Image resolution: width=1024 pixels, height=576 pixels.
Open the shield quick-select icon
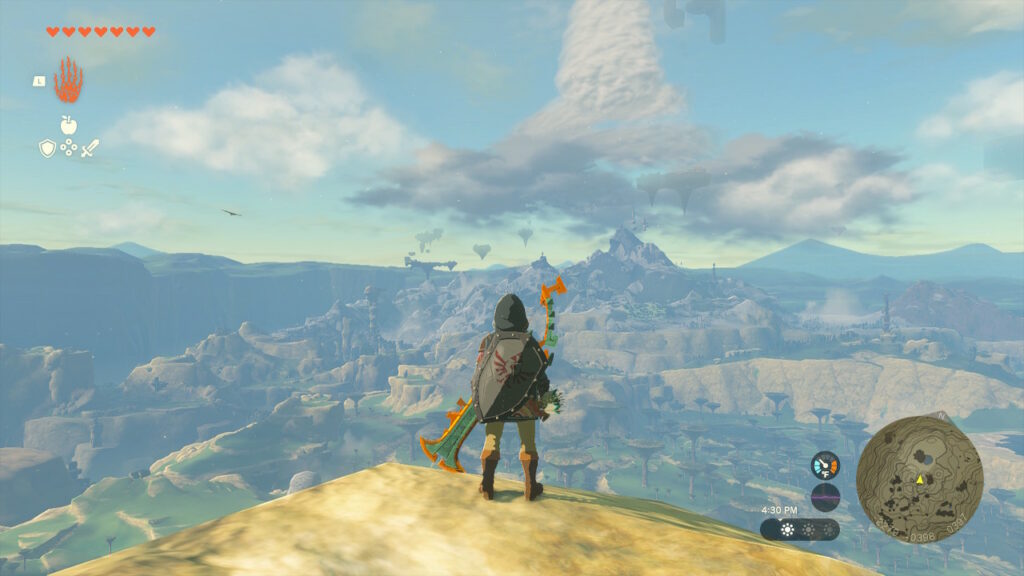pos(47,148)
